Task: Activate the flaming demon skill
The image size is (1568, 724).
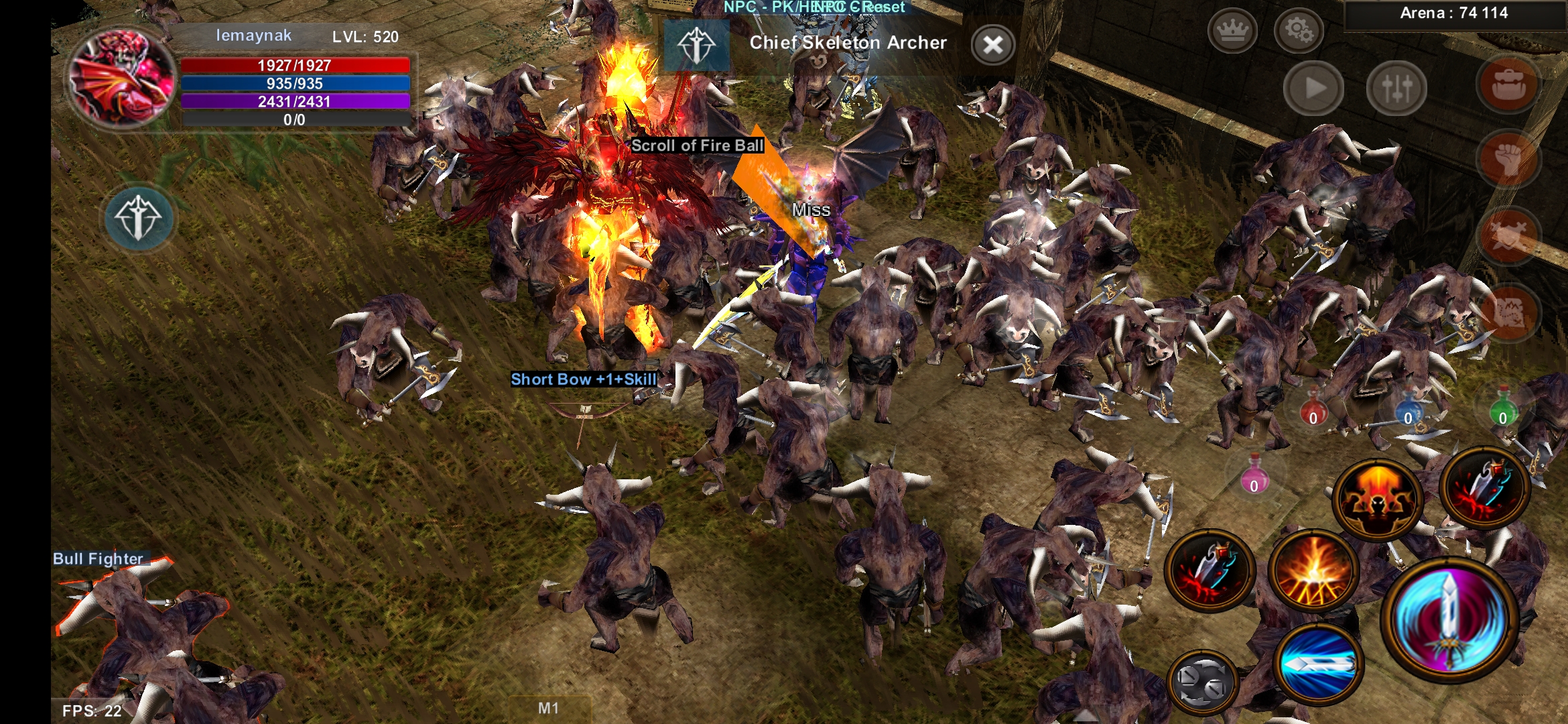Action: (x=1377, y=499)
